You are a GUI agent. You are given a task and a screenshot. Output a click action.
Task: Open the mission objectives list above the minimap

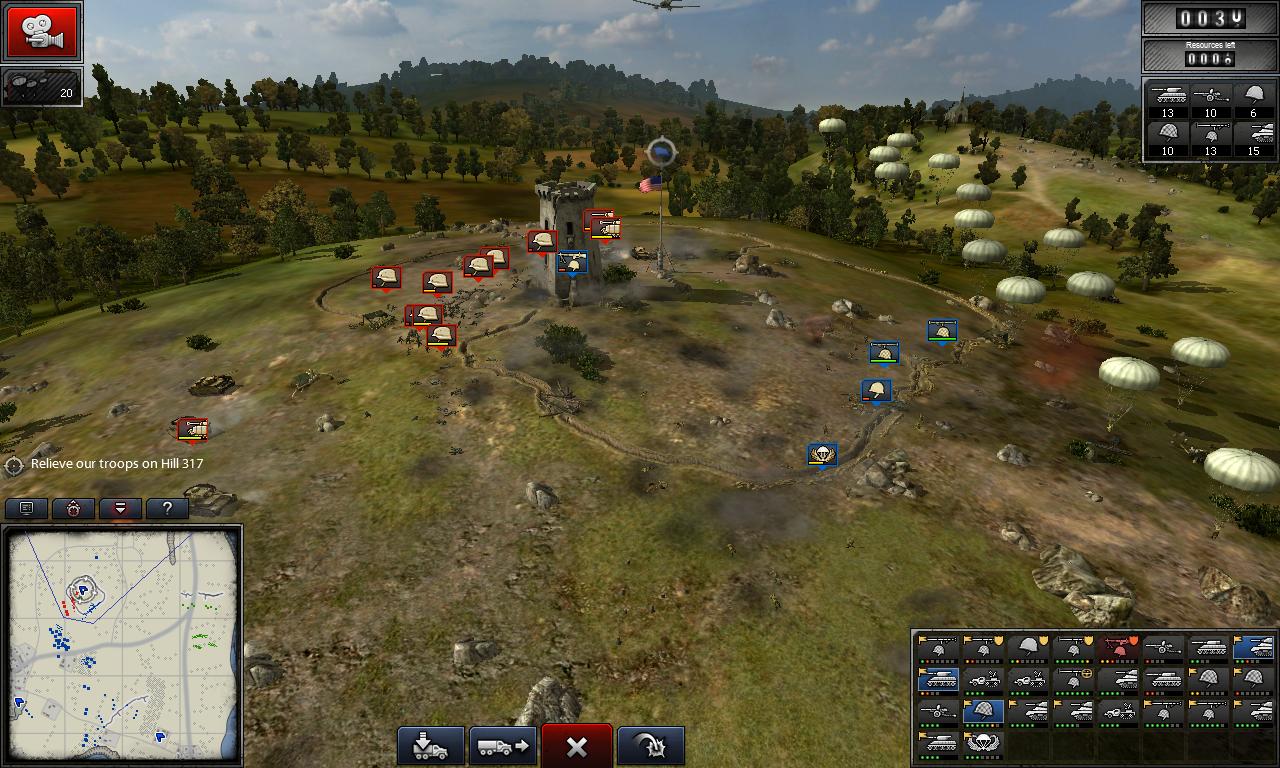coord(26,508)
